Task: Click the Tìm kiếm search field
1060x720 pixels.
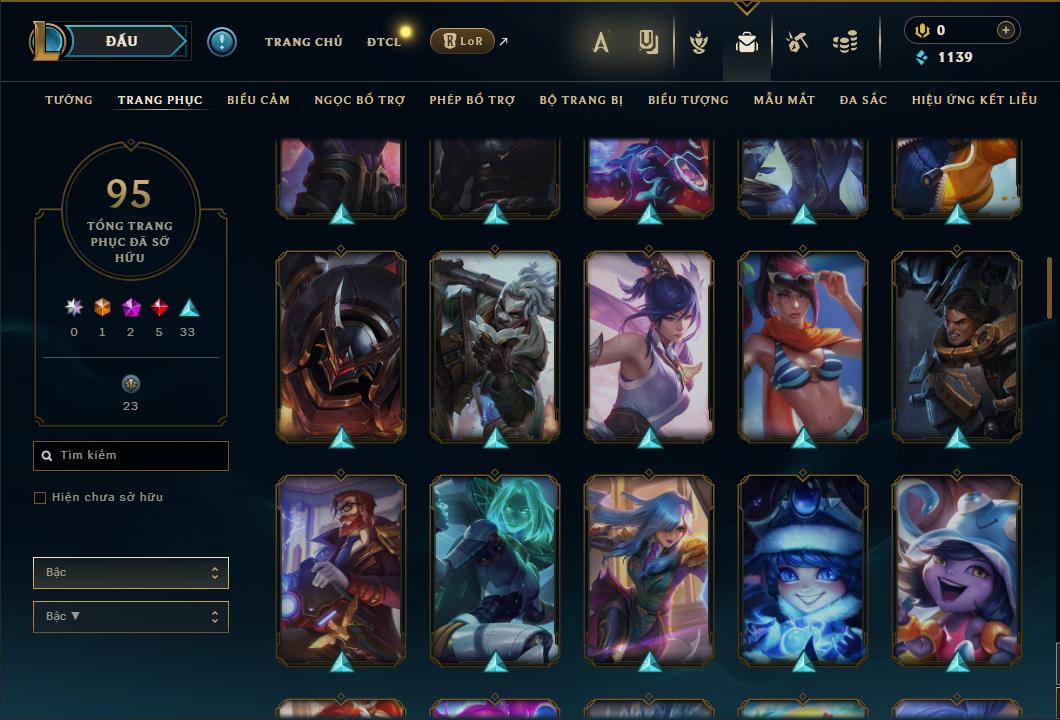Action: click(x=131, y=456)
